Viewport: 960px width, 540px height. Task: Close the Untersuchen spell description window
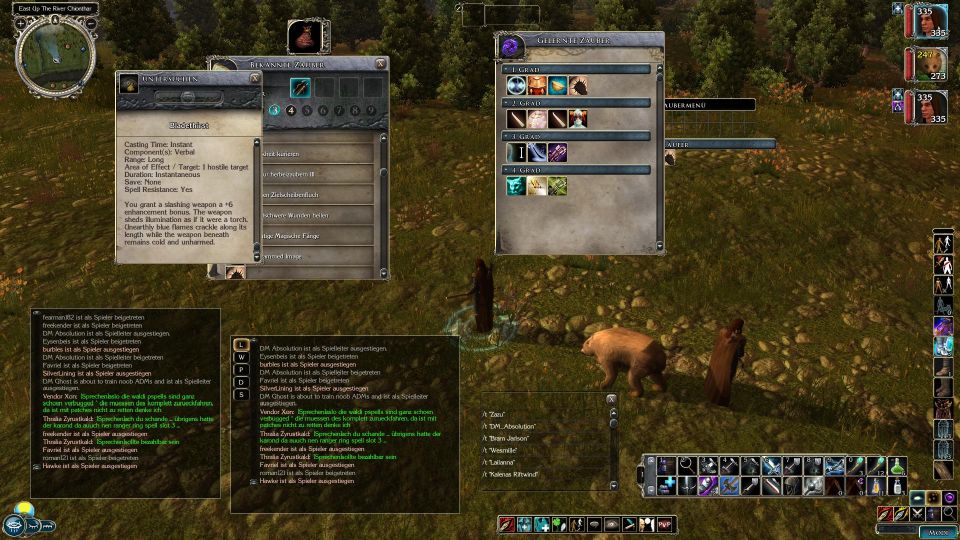coord(255,77)
